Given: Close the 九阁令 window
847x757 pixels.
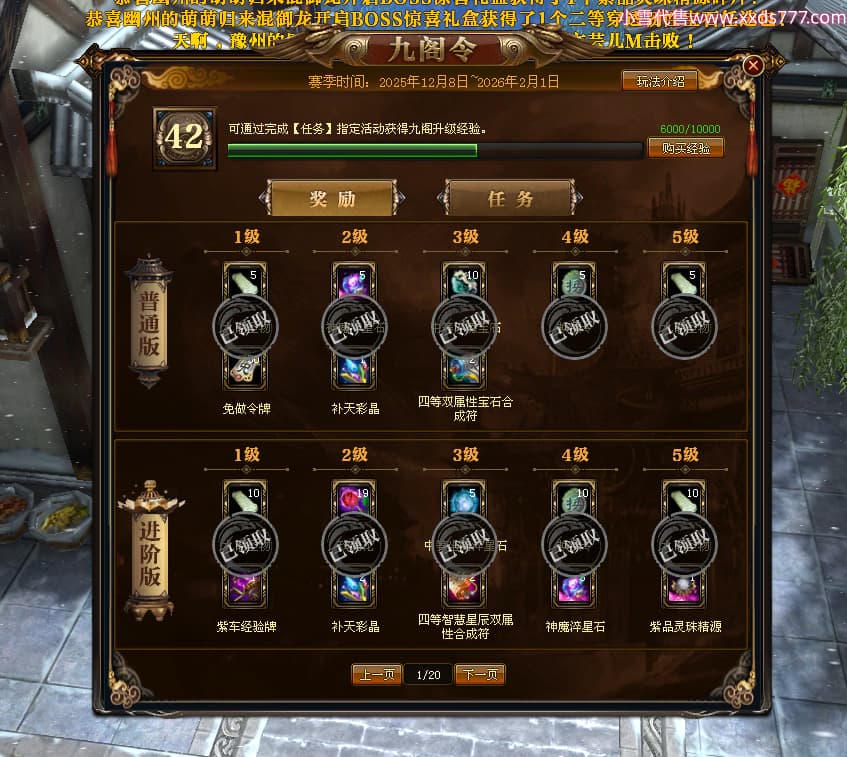Looking at the screenshot, I should (754, 66).
